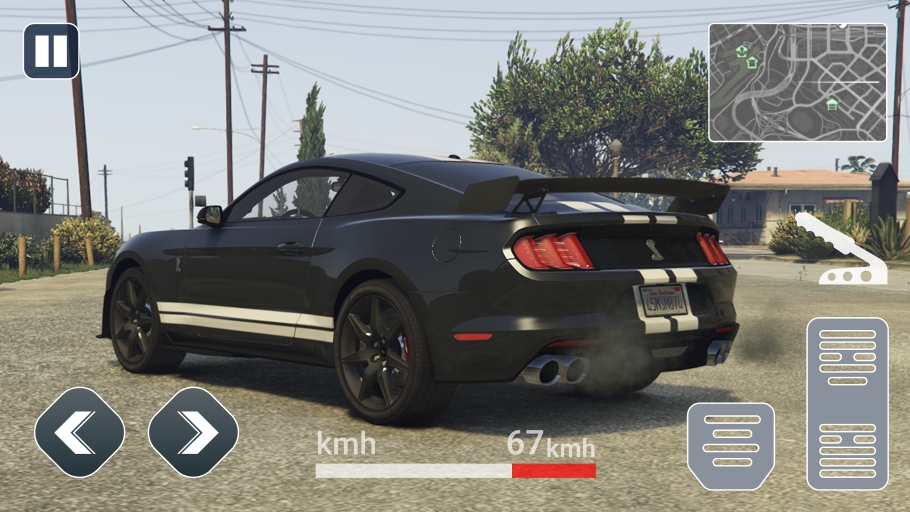Steer left with the left arrow button
910x512 pixels.
80,432
